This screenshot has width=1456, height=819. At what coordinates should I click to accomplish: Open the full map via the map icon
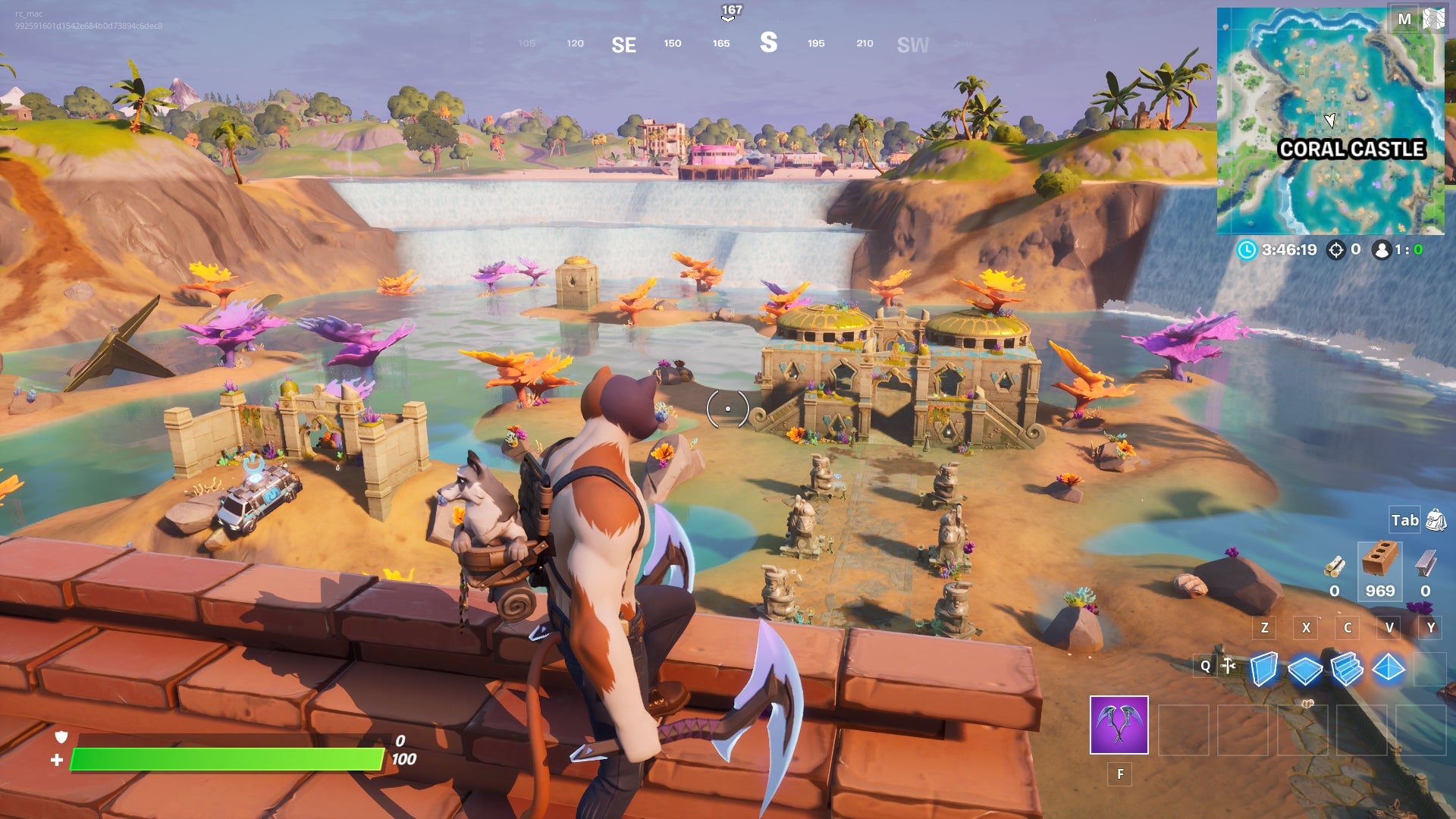[1433, 19]
